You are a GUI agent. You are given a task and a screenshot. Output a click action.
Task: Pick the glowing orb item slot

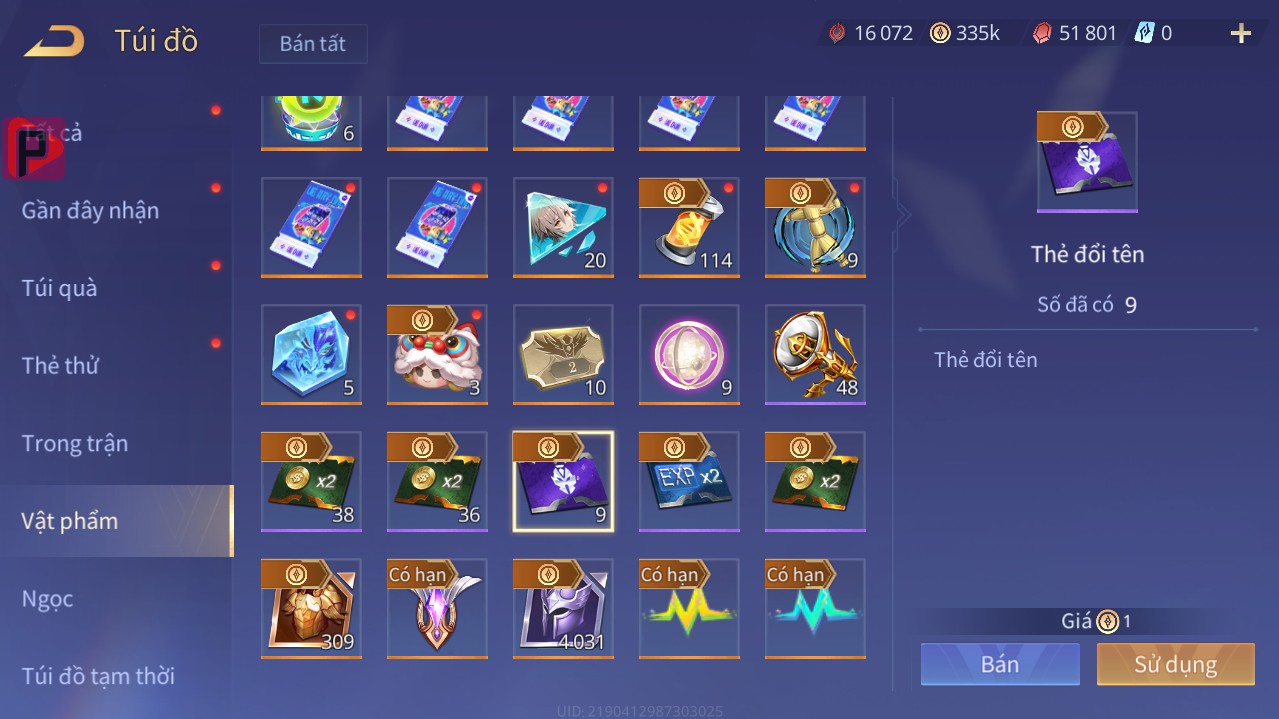point(689,354)
